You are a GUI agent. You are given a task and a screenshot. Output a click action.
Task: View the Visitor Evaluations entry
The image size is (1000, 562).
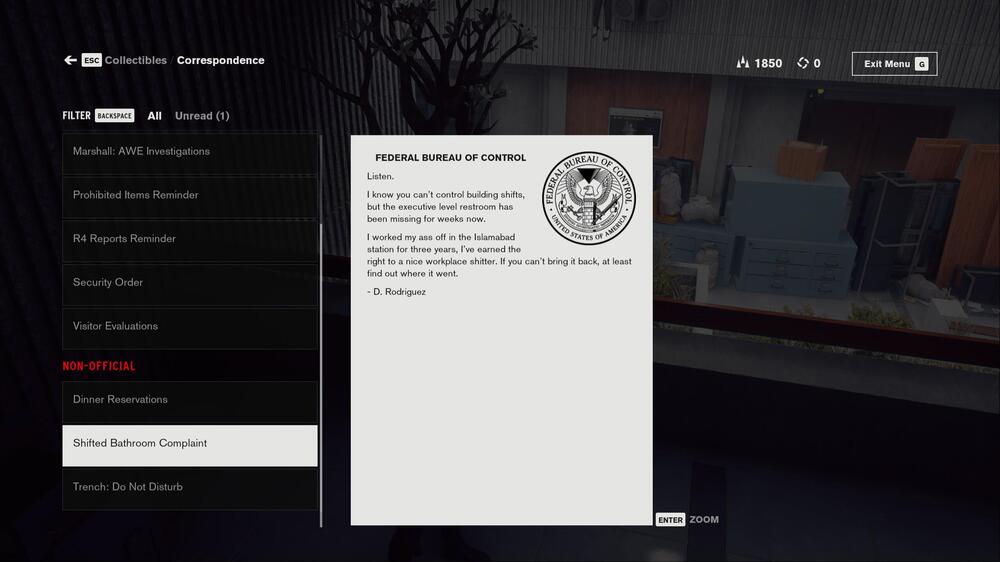click(x=190, y=326)
